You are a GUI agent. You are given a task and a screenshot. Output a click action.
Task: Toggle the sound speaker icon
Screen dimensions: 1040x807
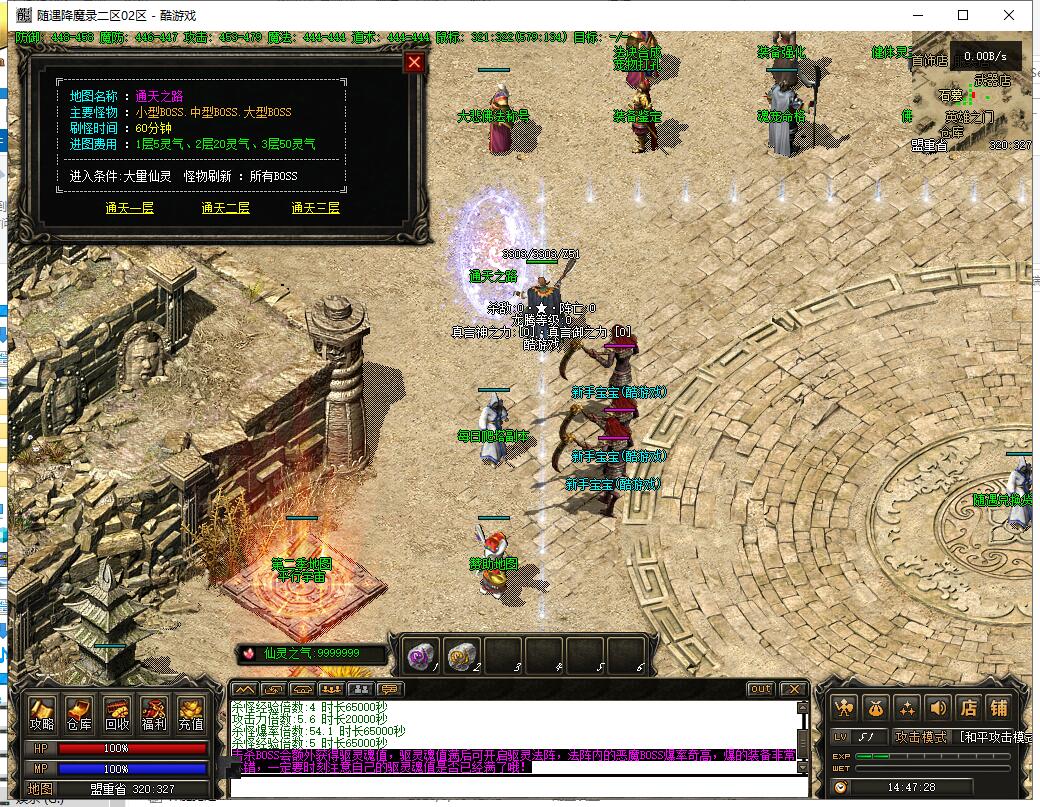(x=938, y=707)
